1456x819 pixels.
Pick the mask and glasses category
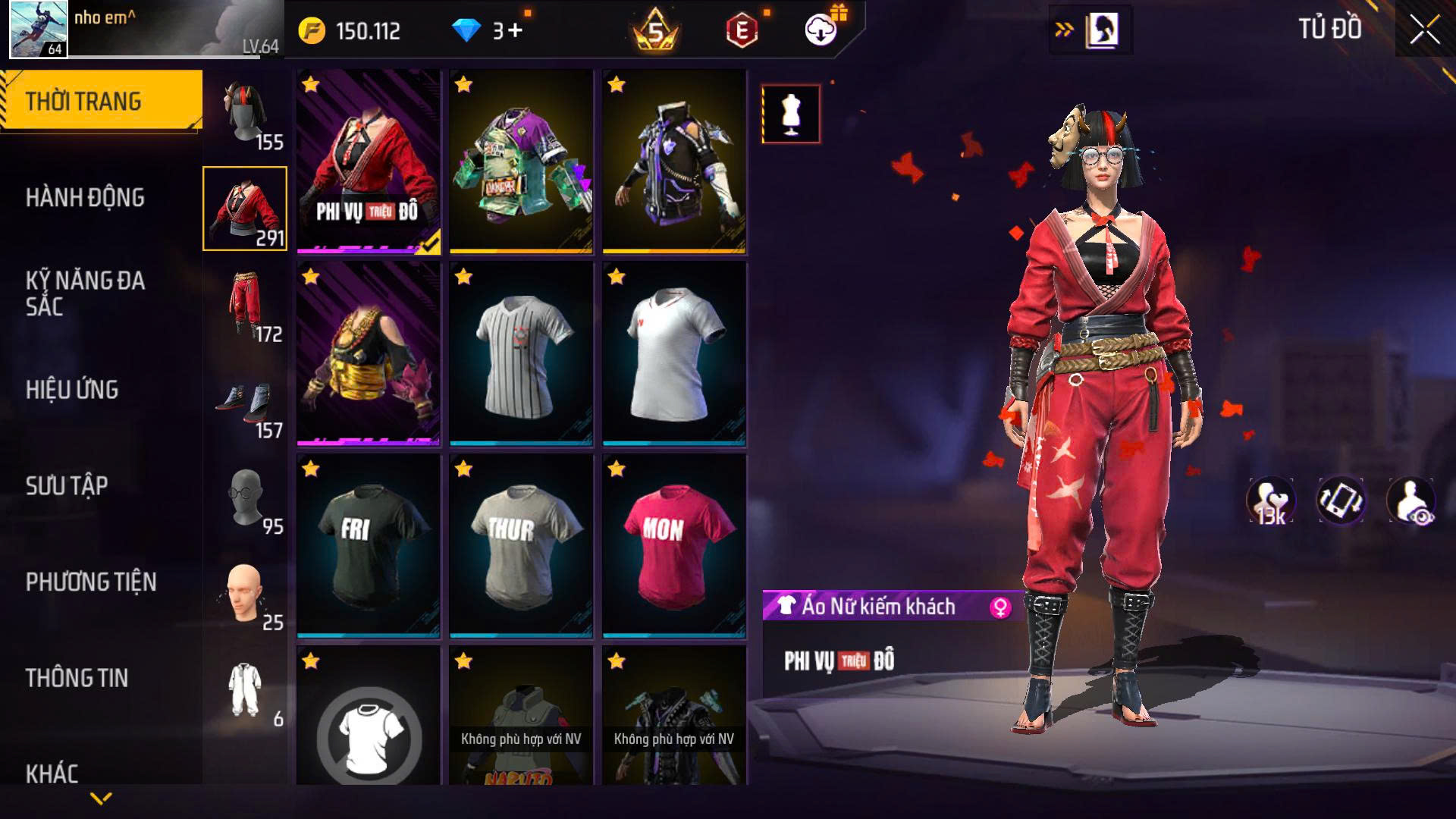pyautogui.click(x=246, y=499)
